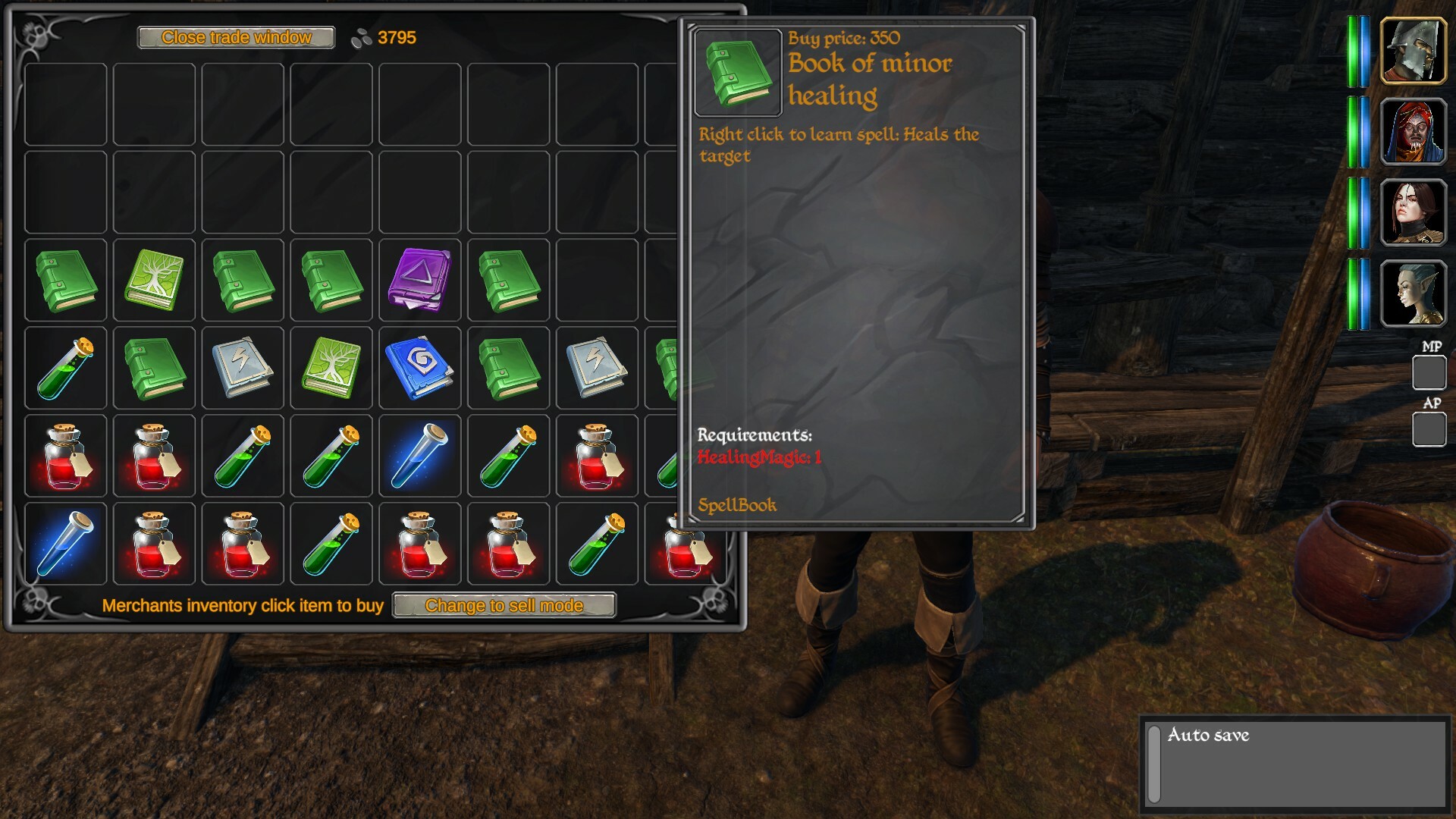Image resolution: width=1456 pixels, height=819 pixels.
Task: Click the purple teleportation spellbook
Action: pyautogui.click(x=419, y=281)
